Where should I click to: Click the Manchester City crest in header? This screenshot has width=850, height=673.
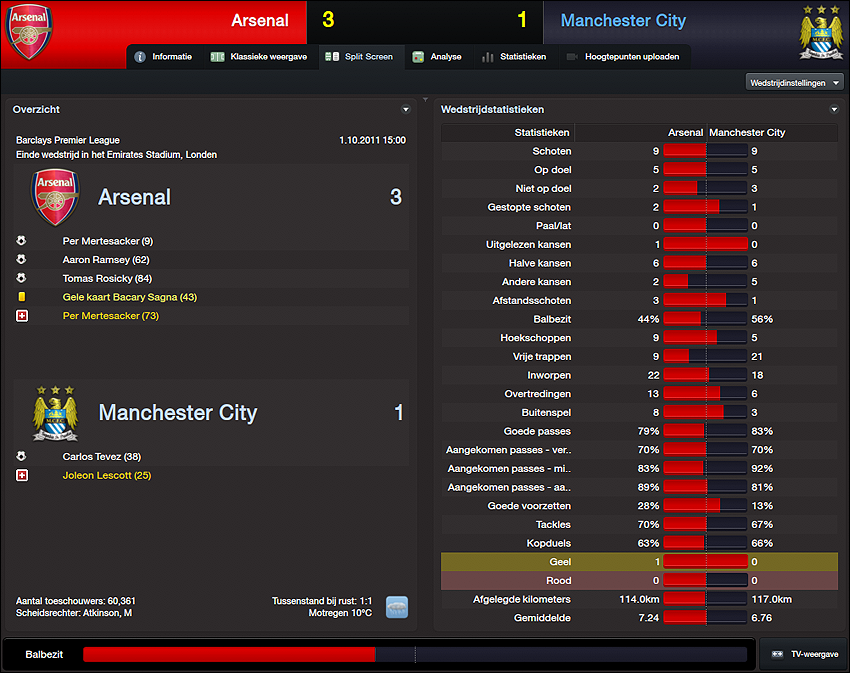[x=820, y=32]
